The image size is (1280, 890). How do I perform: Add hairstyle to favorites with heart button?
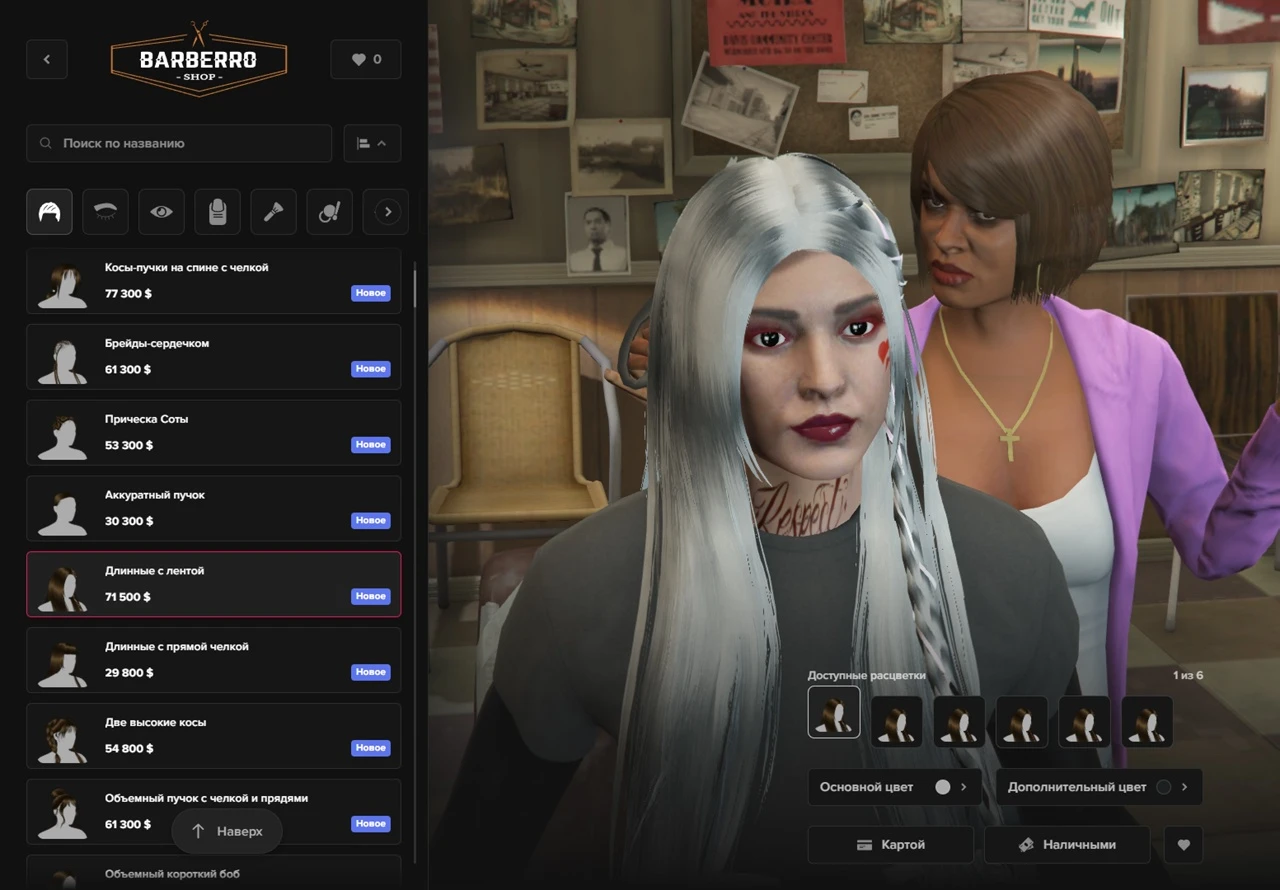point(1184,845)
